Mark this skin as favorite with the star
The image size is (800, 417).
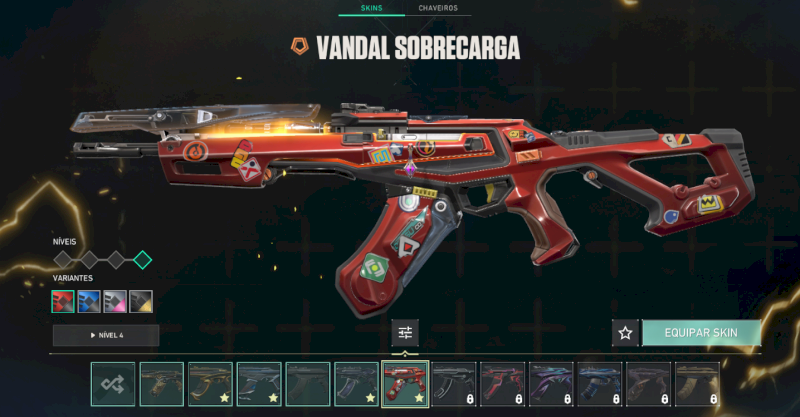[625, 333]
